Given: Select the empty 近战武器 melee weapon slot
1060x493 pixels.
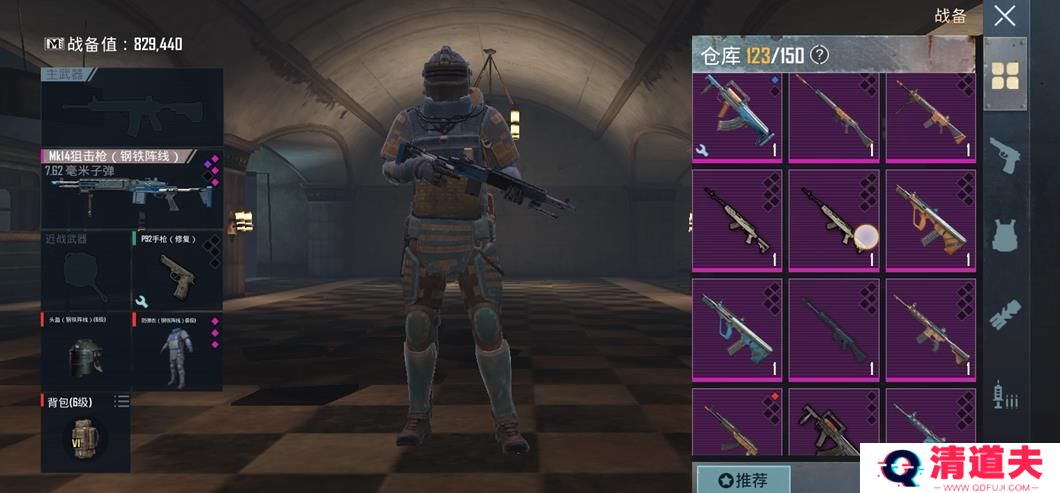Looking at the screenshot, I should click(x=84, y=270).
